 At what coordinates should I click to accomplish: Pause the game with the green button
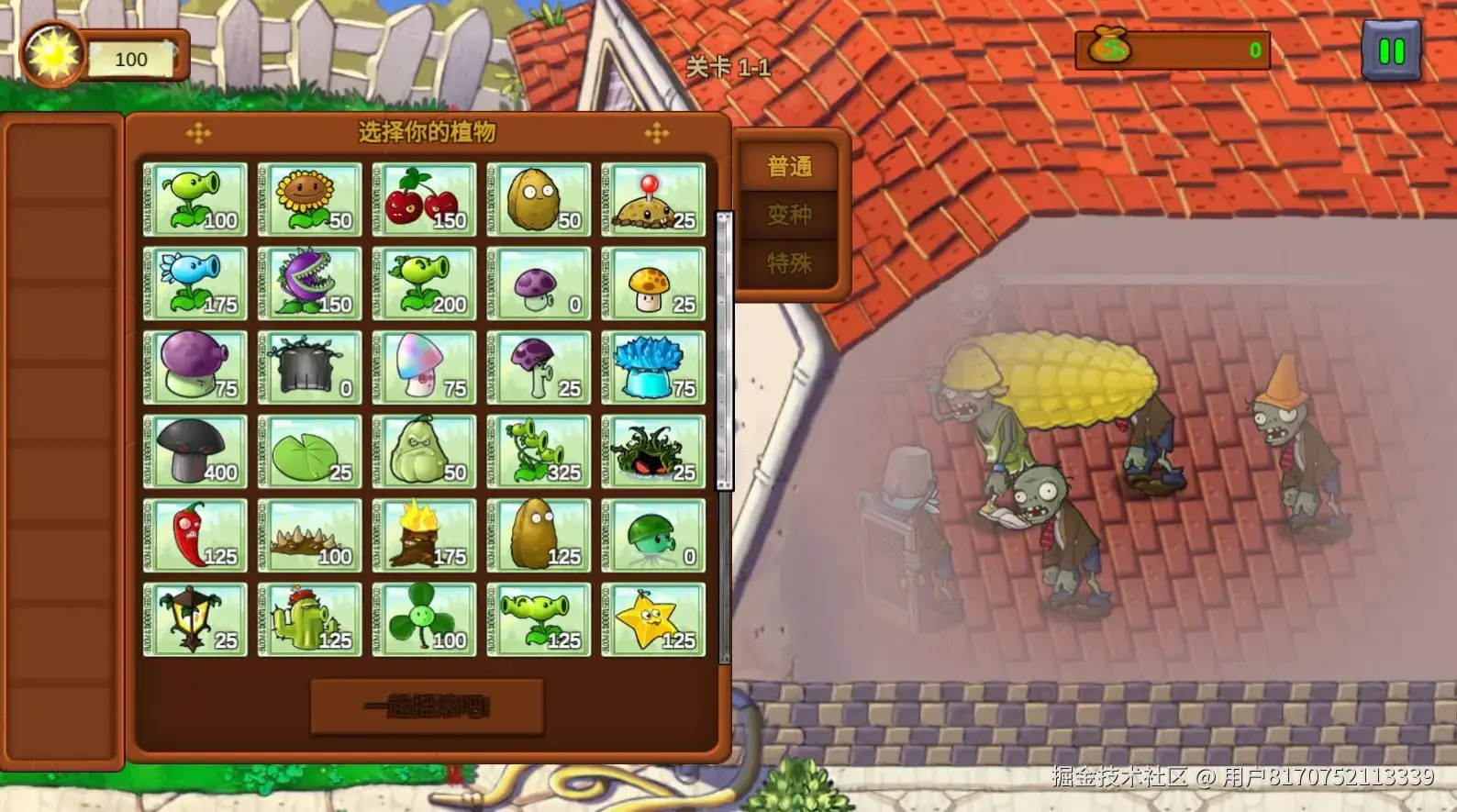point(1391,51)
